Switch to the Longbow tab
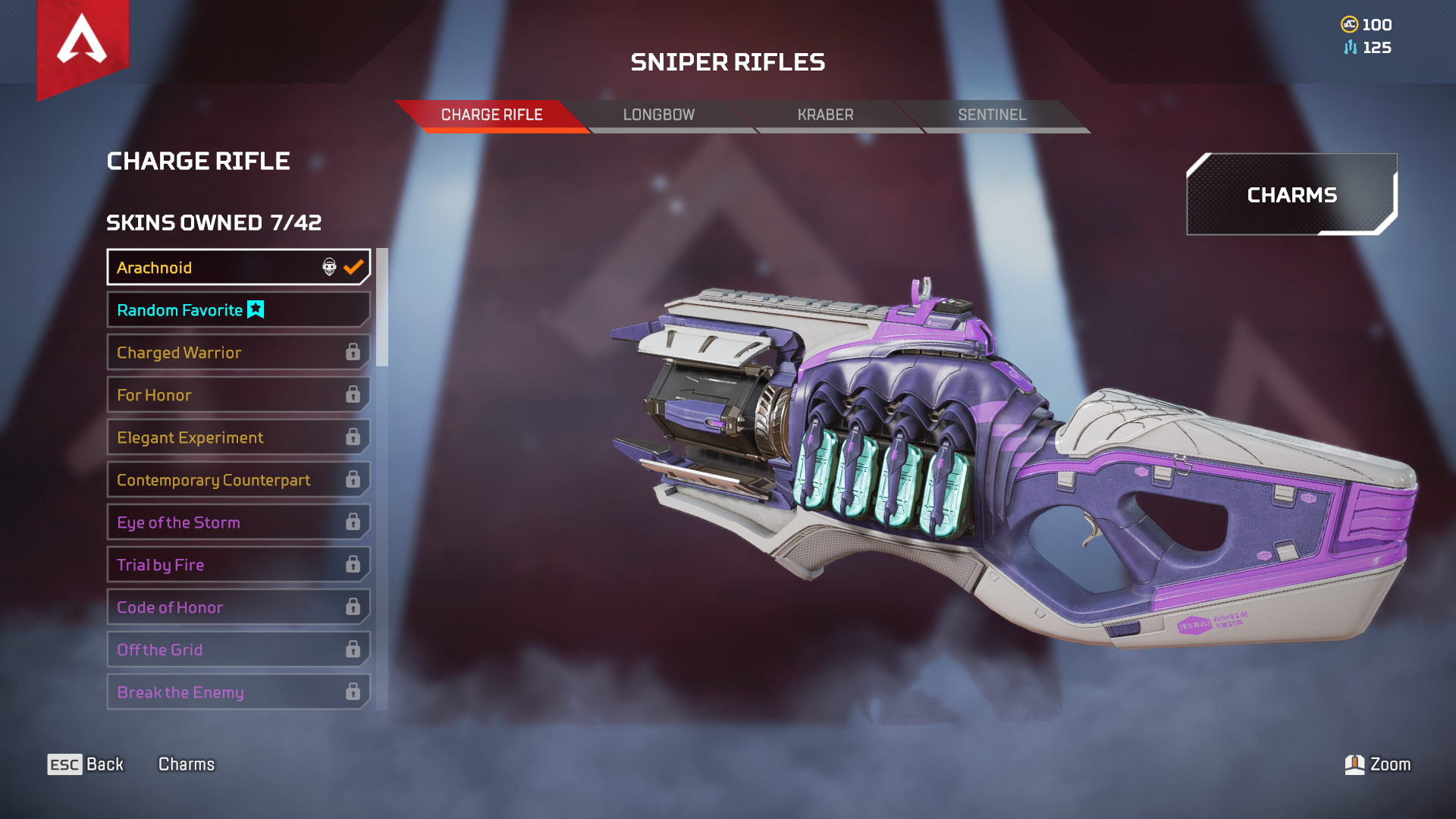The image size is (1456, 819). 658,115
